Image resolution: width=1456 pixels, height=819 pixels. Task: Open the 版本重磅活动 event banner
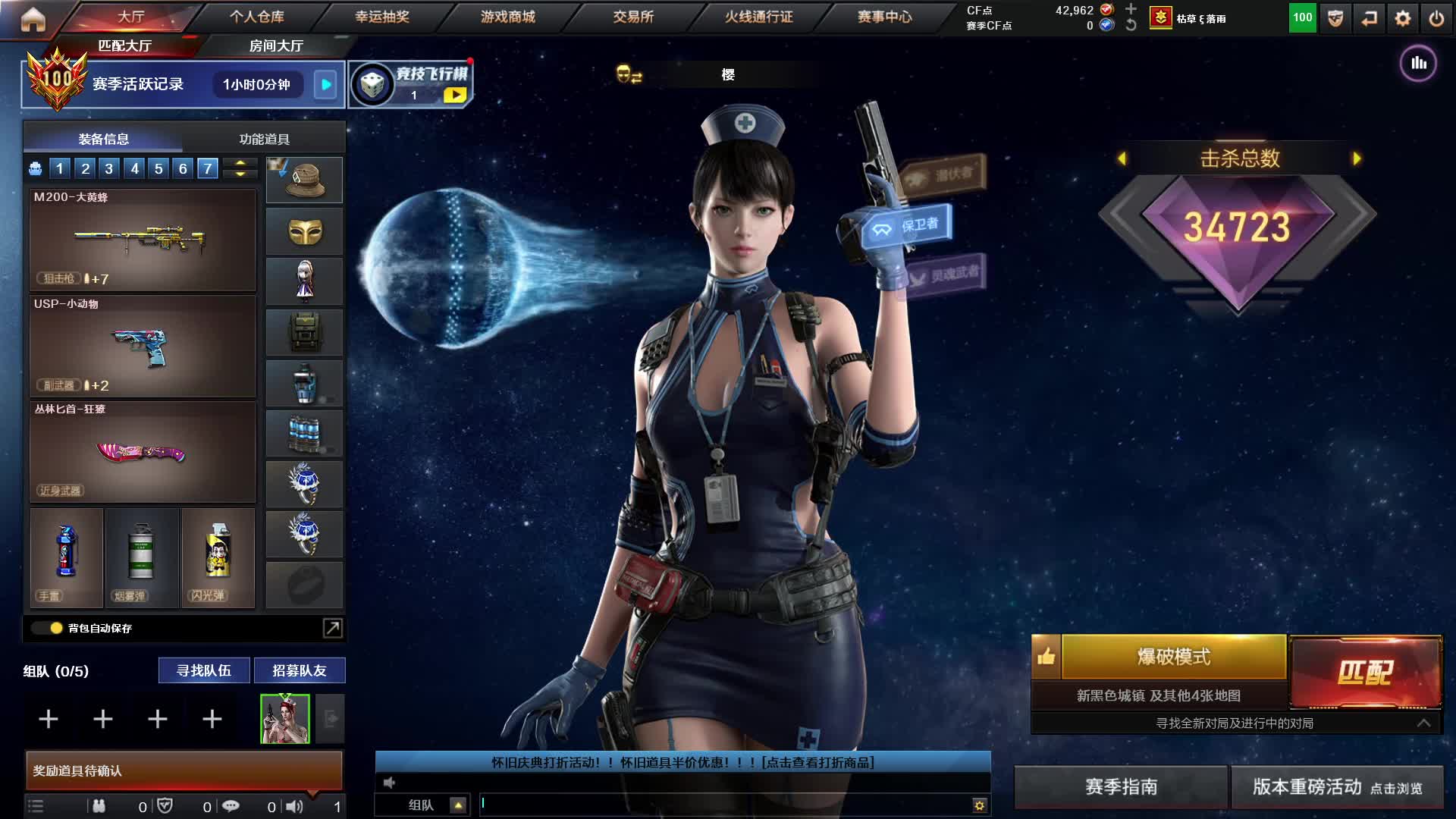coord(1336,787)
